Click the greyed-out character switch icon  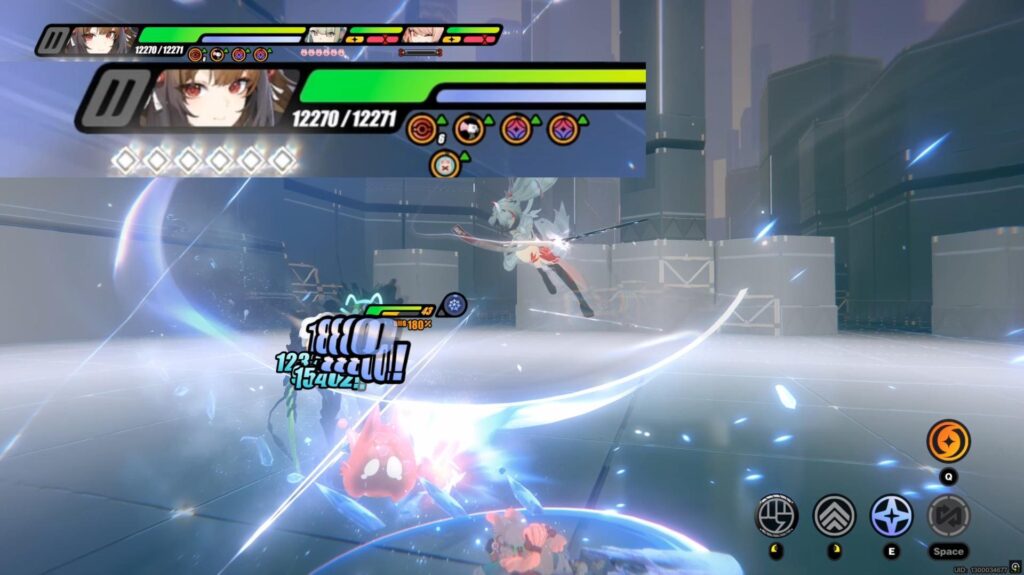[x=948, y=515]
